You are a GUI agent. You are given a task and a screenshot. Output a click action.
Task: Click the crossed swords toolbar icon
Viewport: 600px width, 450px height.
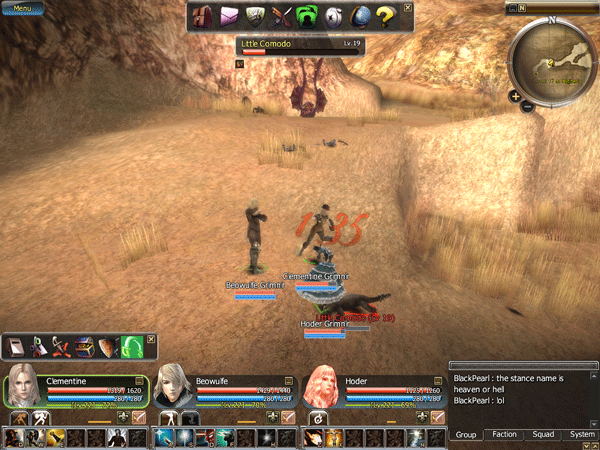click(282, 15)
